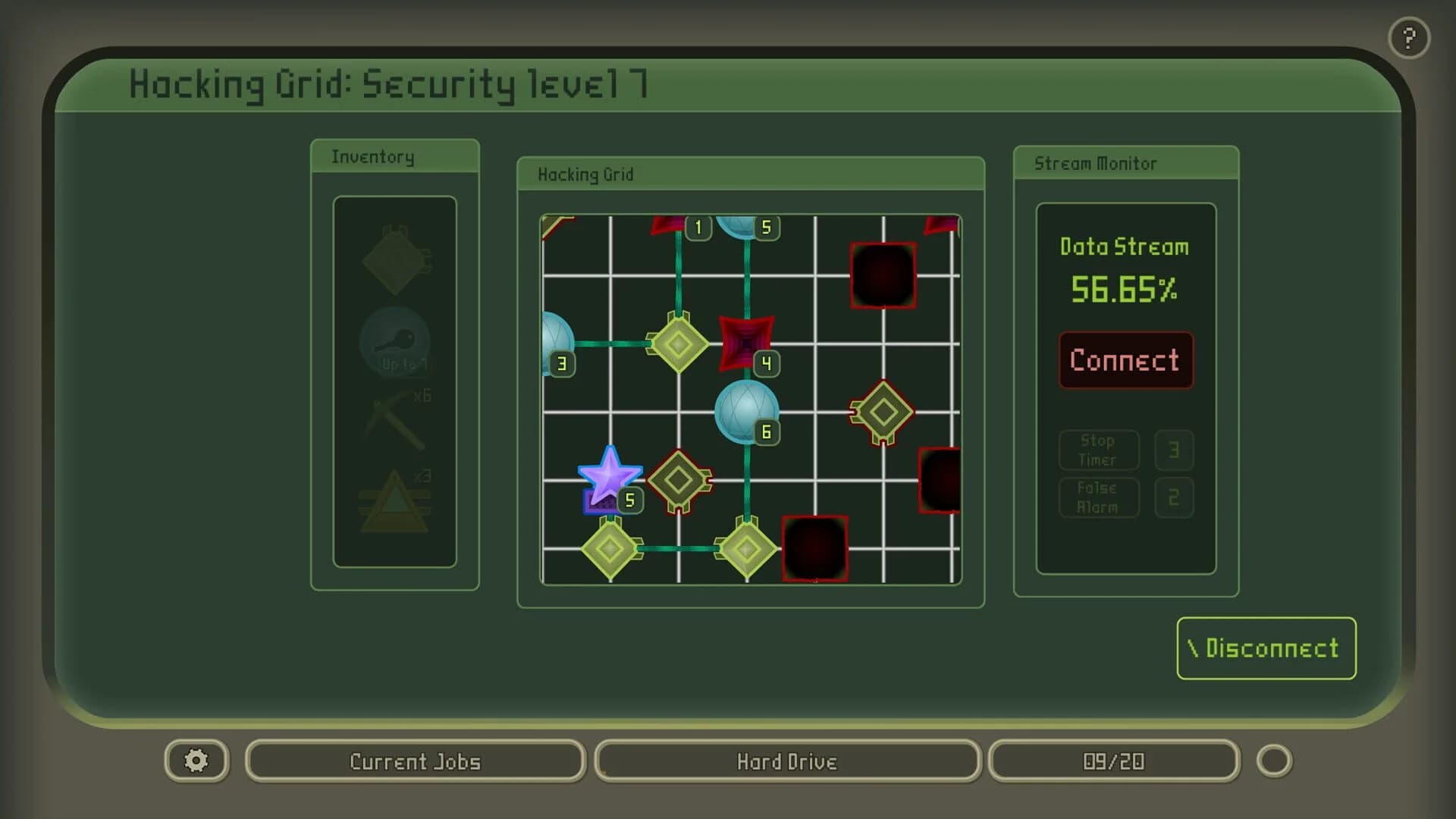
Task: Toggle the False Alarm ability
Action: click(x=1099, y=497)
